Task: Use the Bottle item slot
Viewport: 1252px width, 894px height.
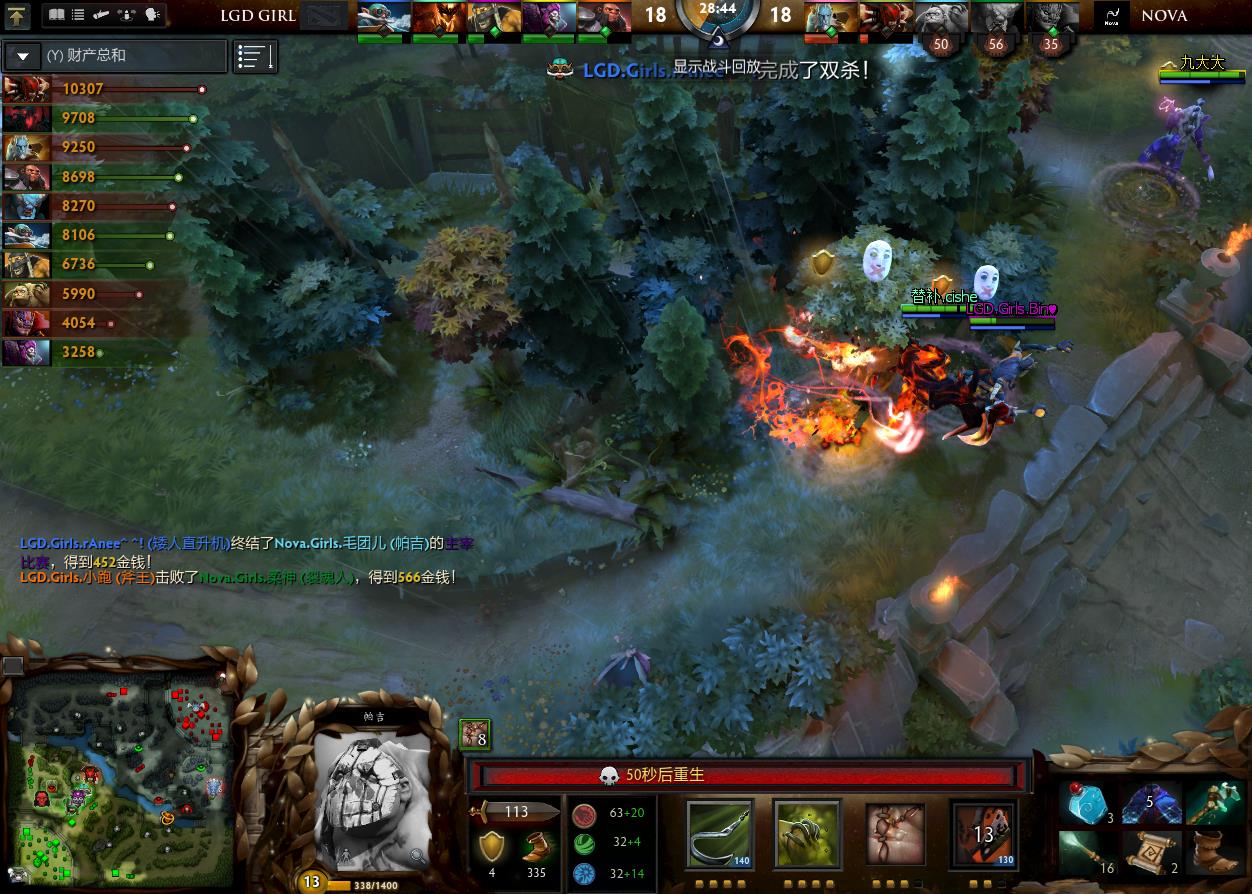Action: (x=1087, y=803)
